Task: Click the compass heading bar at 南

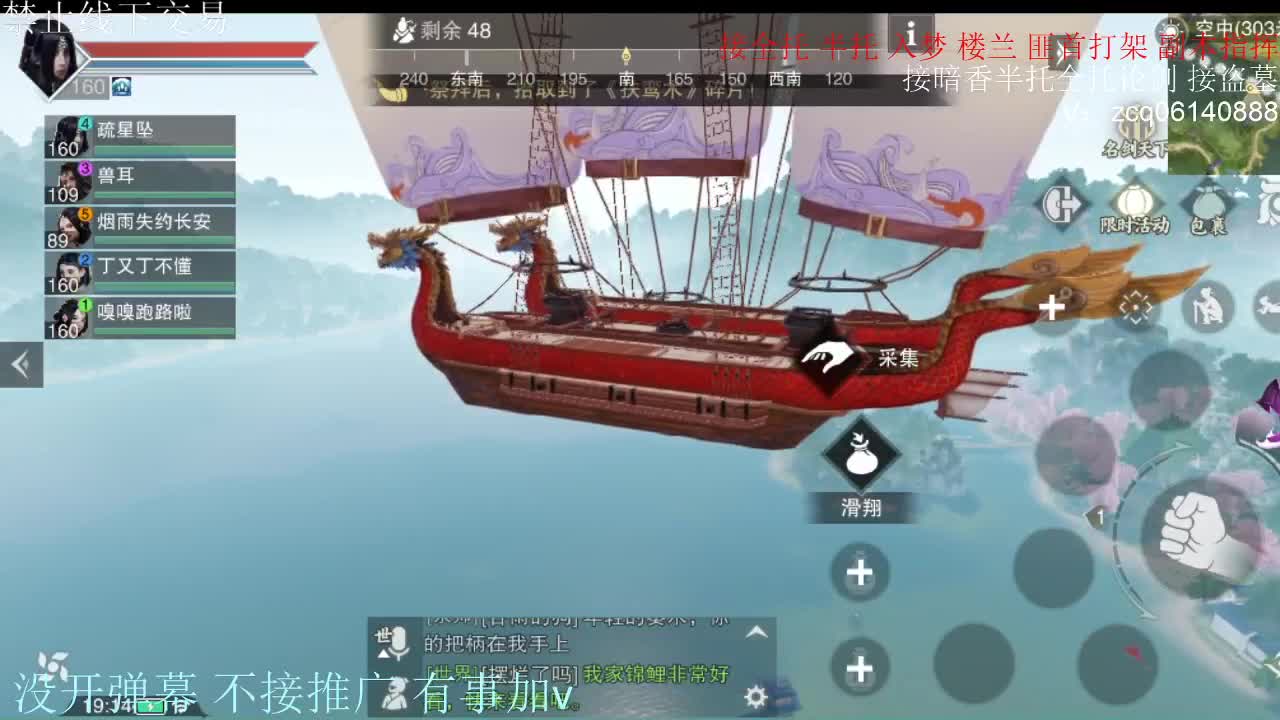Action: coord(627,78)
